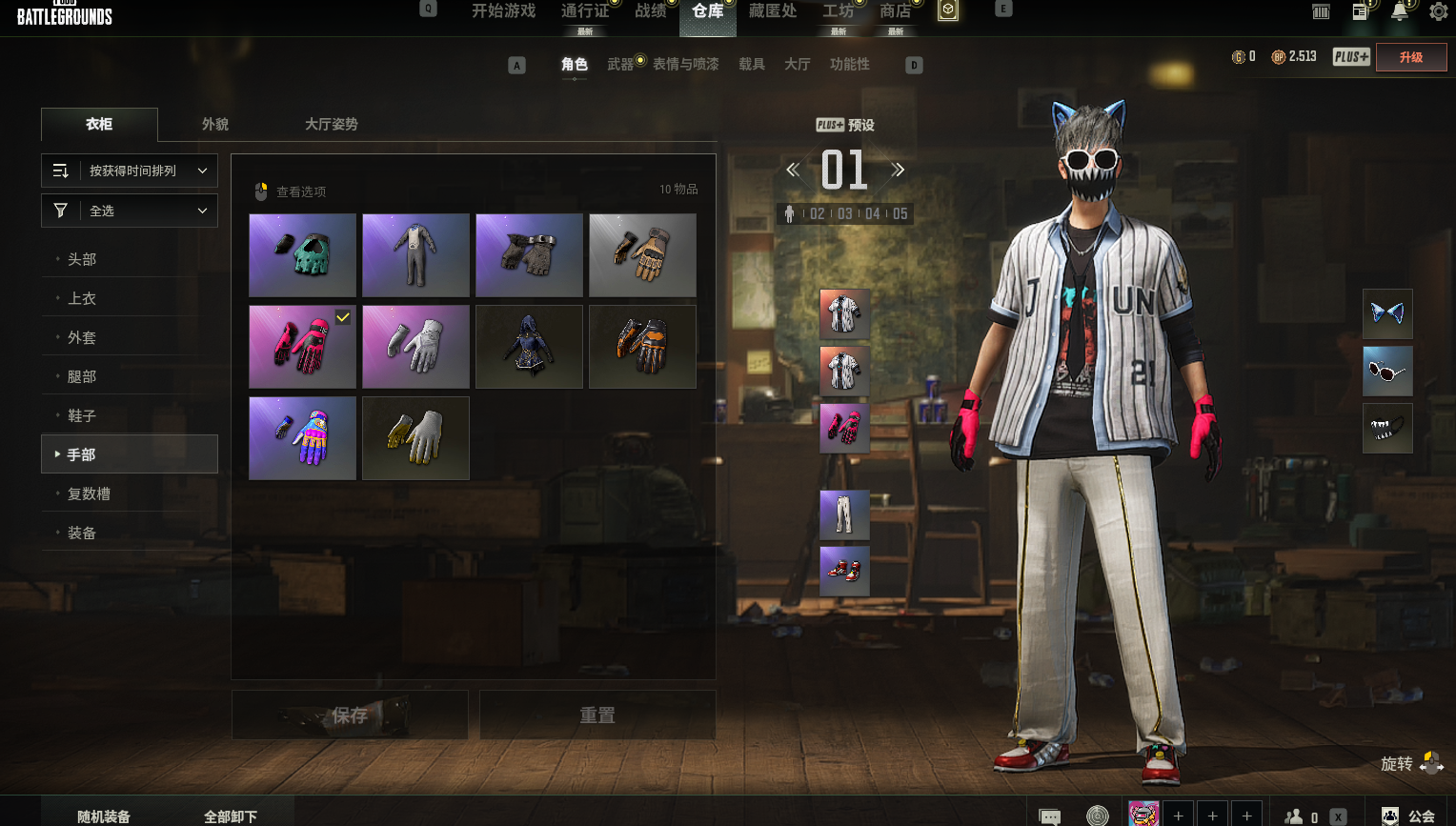Viewport: 1456px width, 826px height.
Task: Choose the 鞋子 shoes category
Action: coord(82,415)
